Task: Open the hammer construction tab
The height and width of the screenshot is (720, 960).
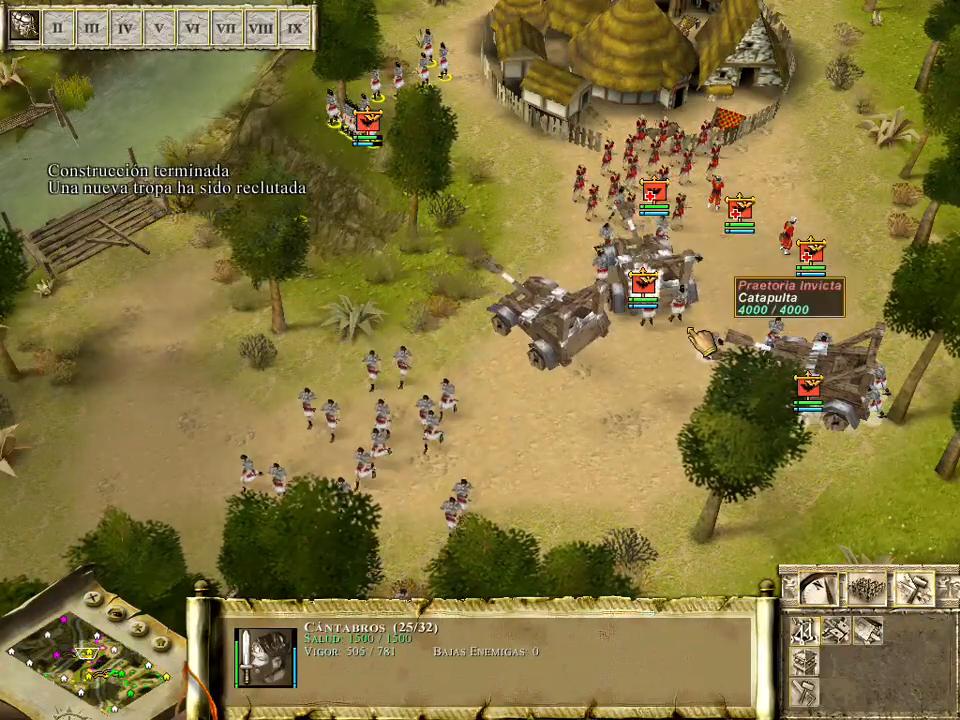Action: click(914, 589)
